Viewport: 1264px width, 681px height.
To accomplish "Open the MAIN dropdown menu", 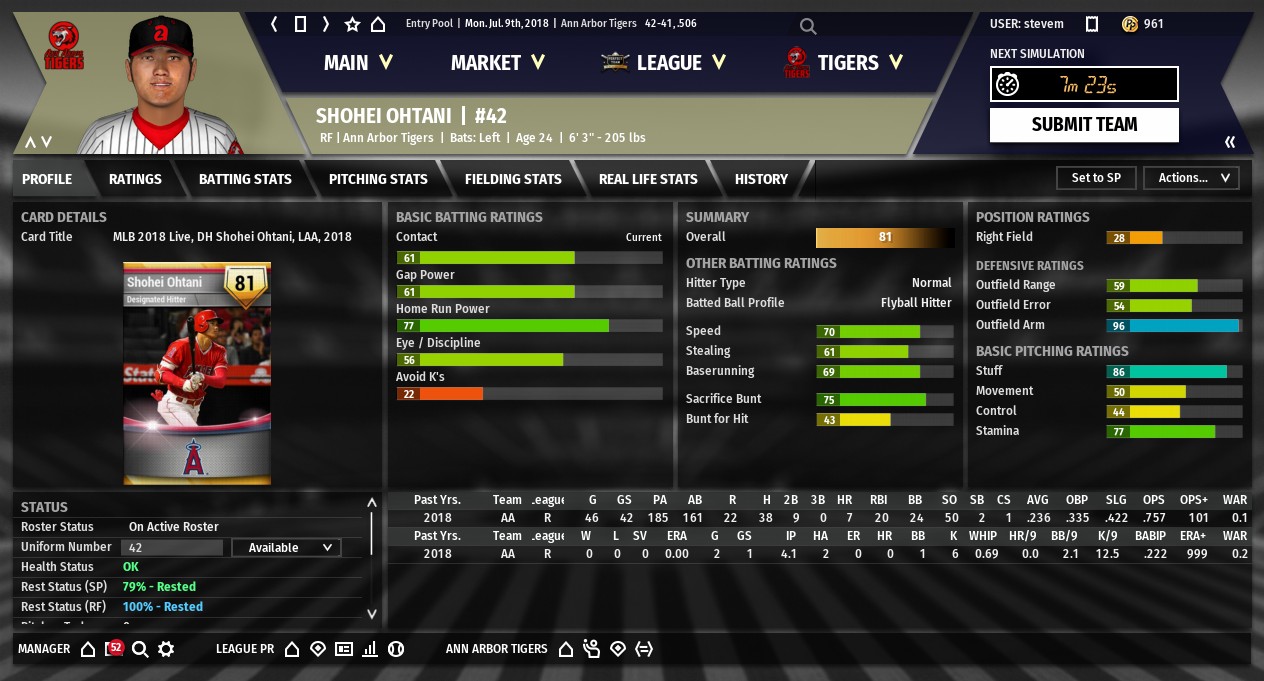I will coord(358,63).
